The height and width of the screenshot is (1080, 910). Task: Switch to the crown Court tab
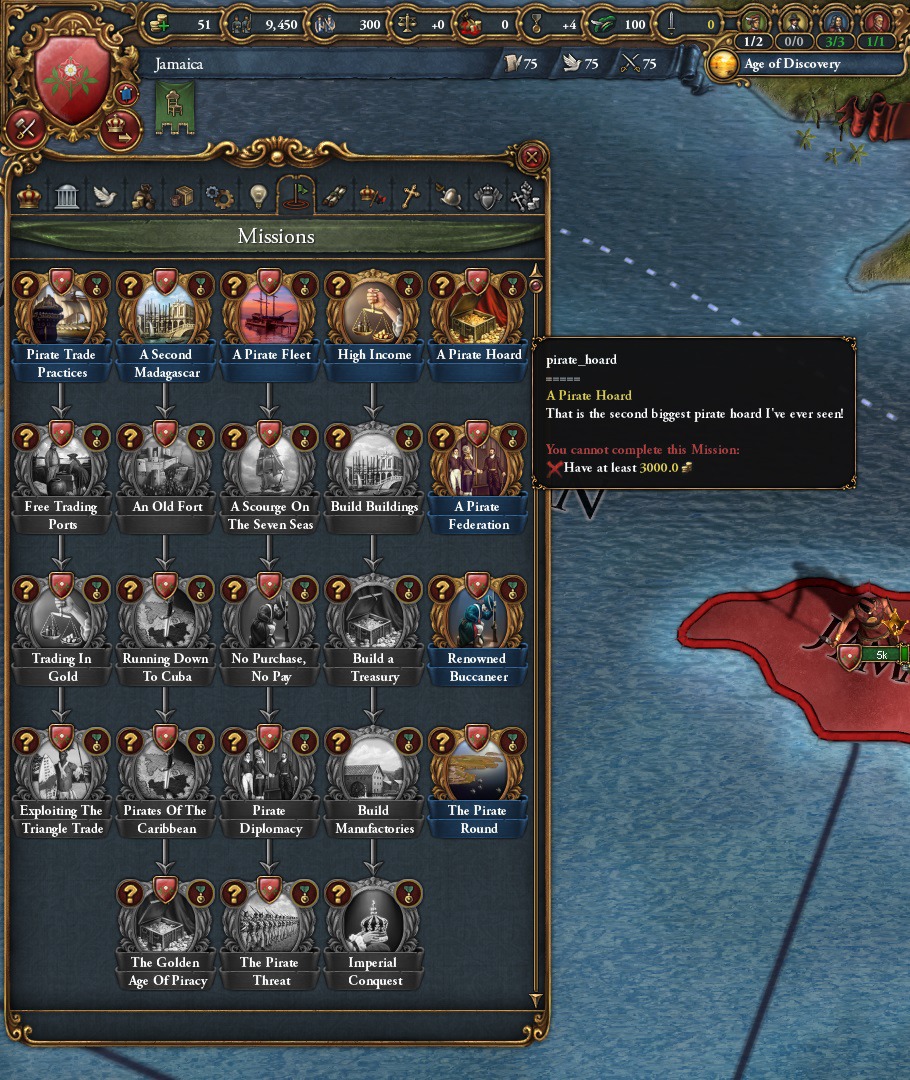coord(30,195)
